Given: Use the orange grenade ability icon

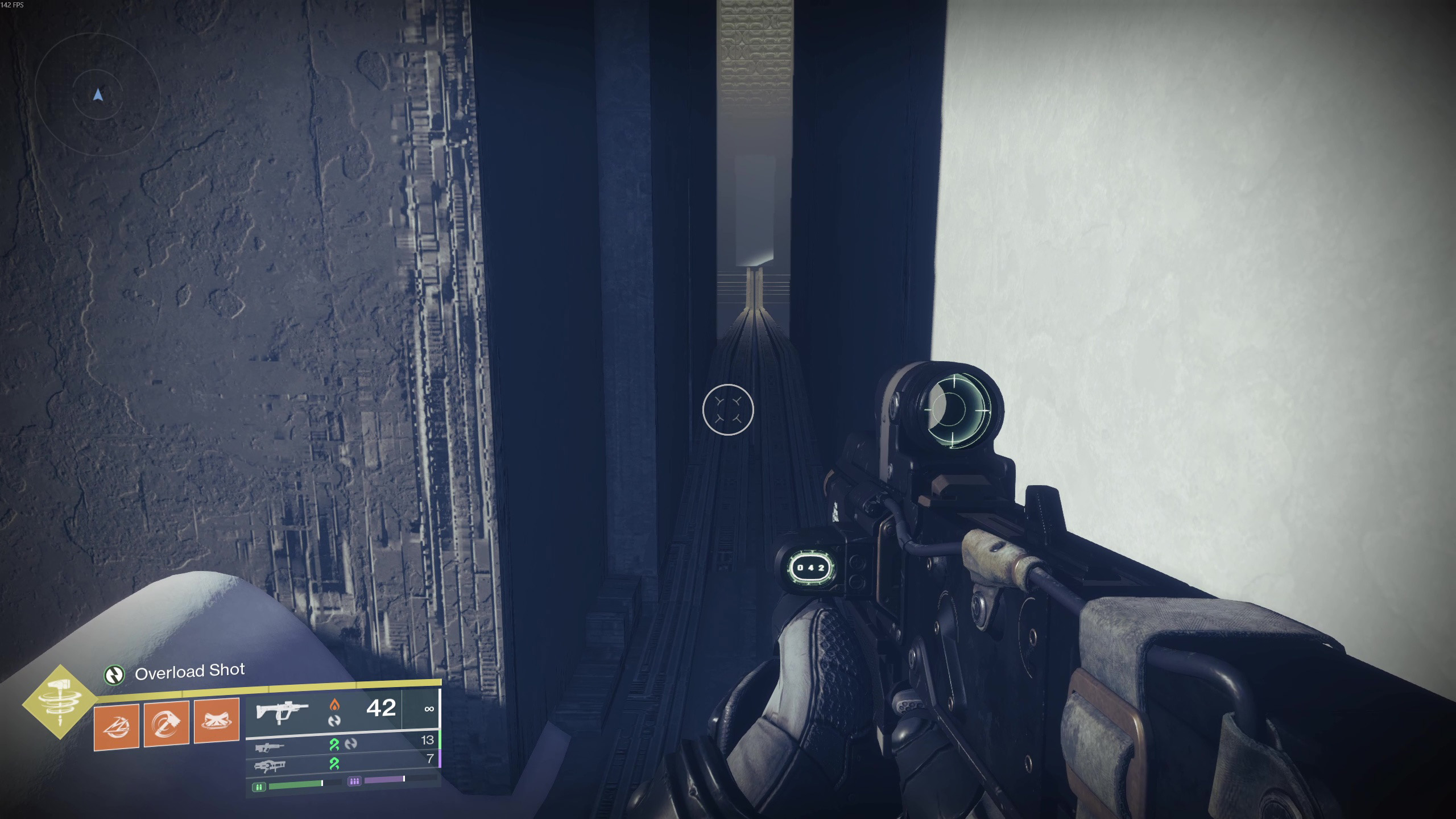Looking at the screenshot, I should pyautogui.click(x=117, y=726).
